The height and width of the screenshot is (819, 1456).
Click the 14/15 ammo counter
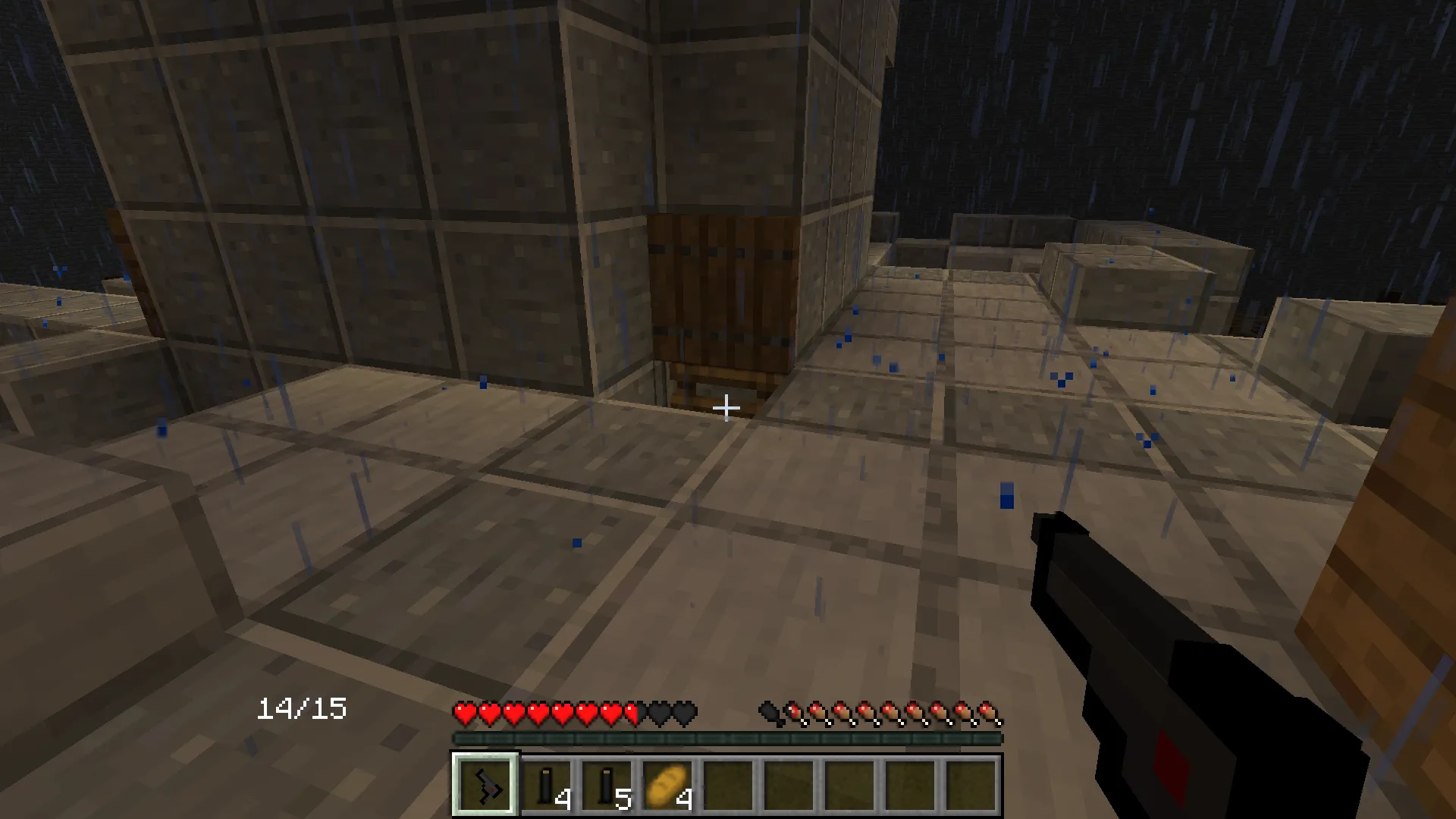point(302,708)
